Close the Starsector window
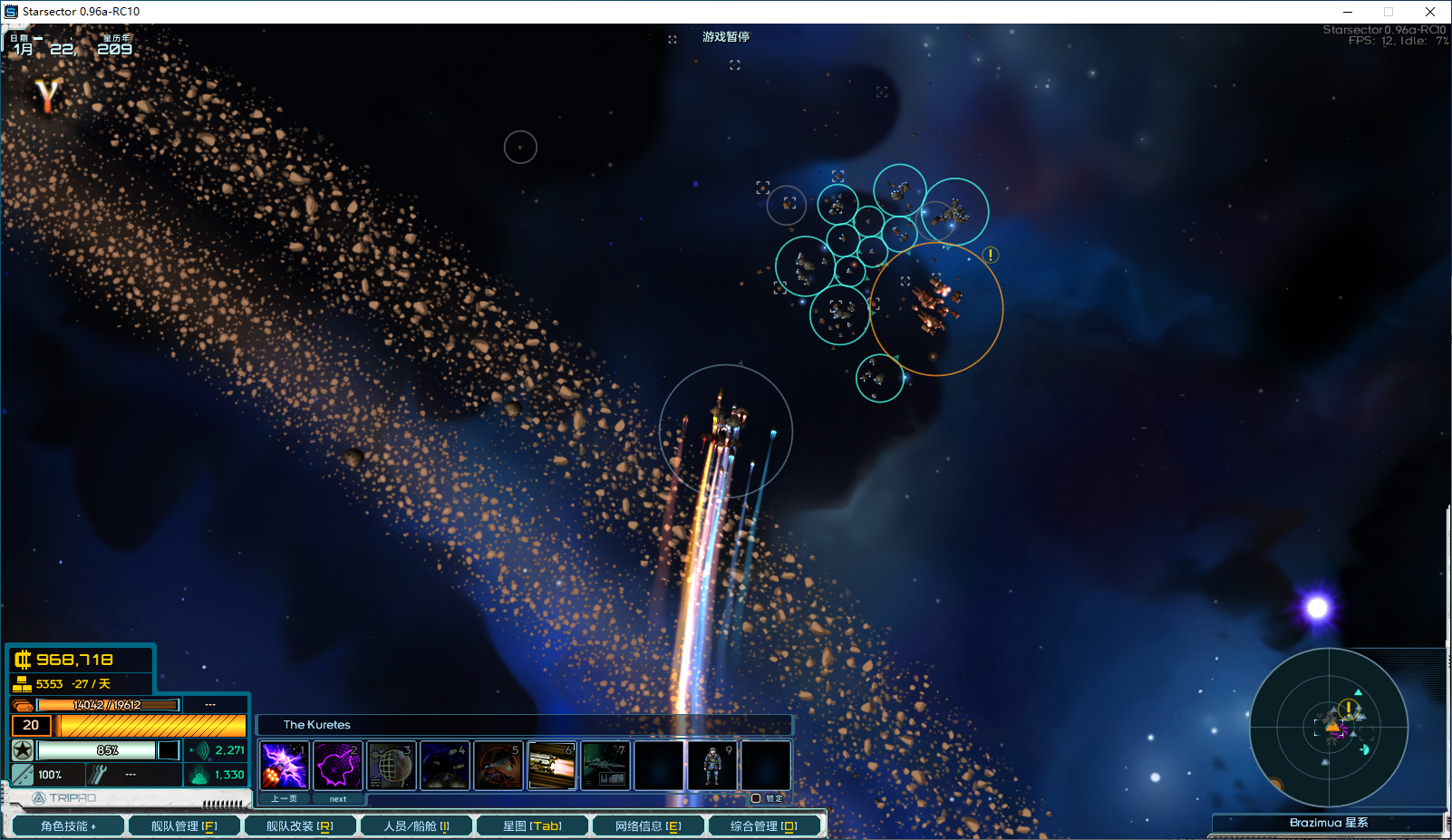 (1430, 12)
